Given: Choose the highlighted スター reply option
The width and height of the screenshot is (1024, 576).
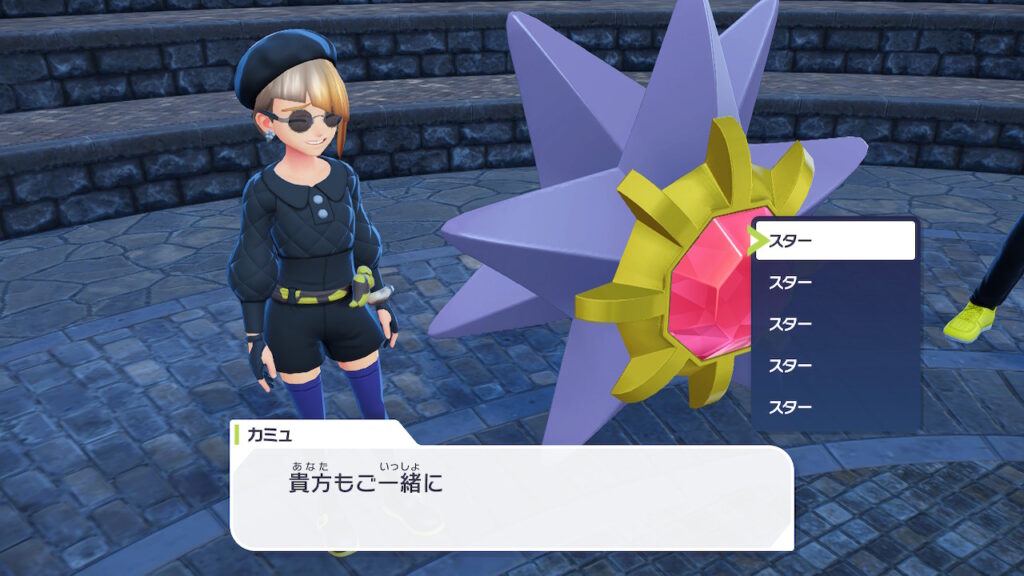Looking at the screenshot, I should [x=835, y=241].
